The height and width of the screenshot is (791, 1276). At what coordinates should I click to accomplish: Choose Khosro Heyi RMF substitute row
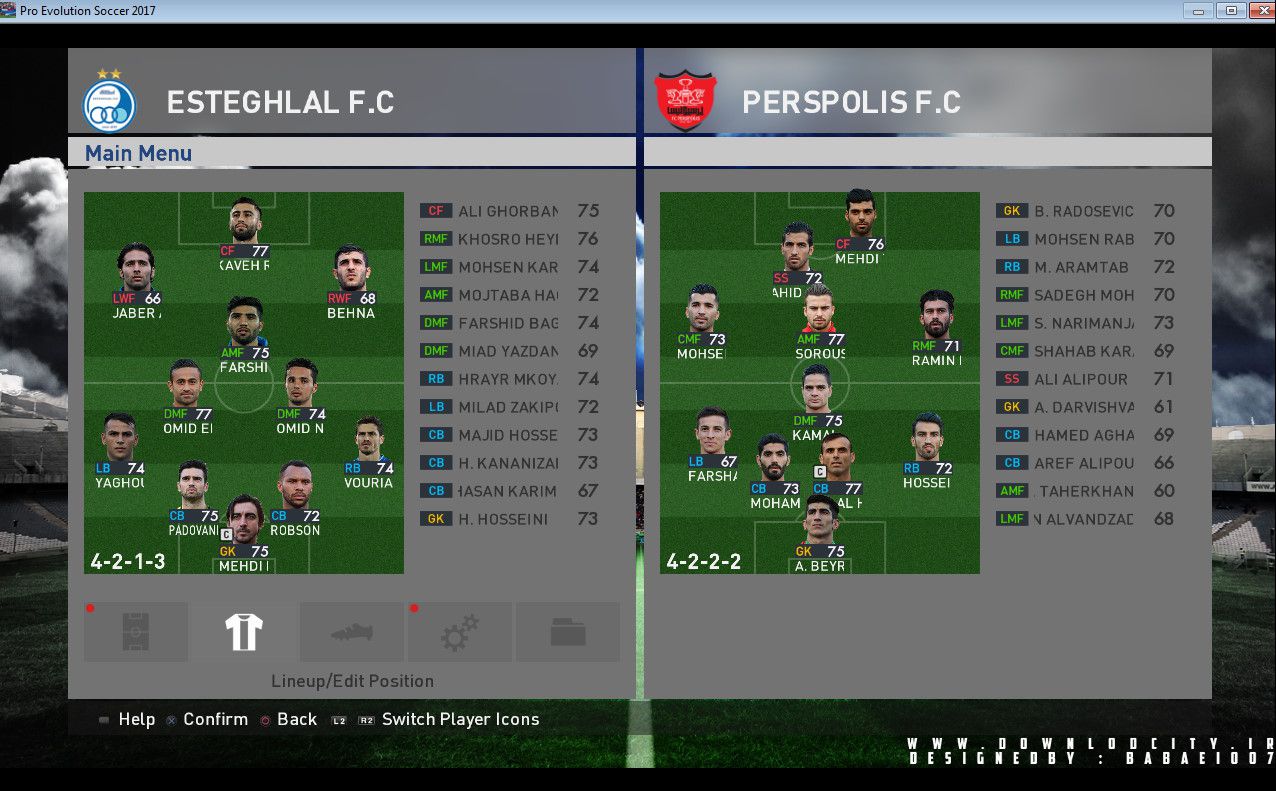click(508, 239)
